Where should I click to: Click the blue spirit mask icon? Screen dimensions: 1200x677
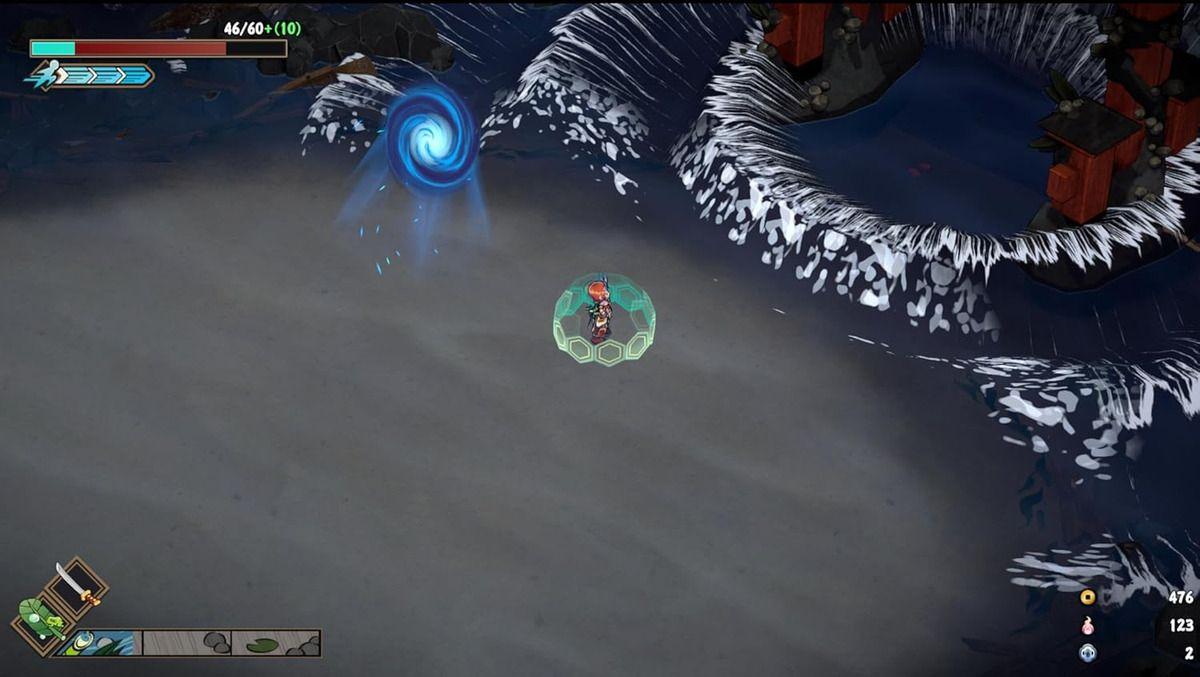coord(1087,652)
